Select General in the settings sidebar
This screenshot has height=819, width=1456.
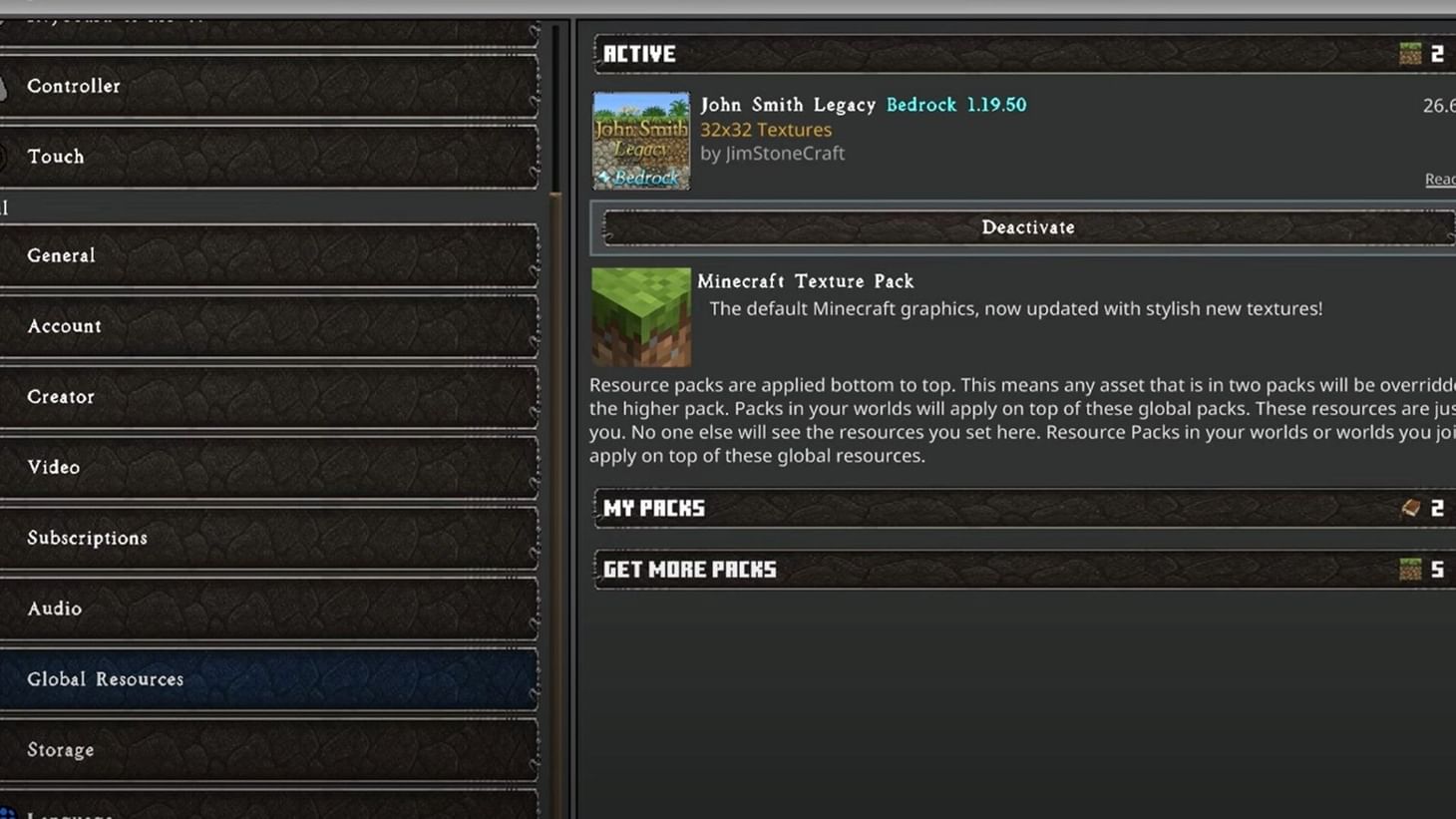[x=269, y=255]
